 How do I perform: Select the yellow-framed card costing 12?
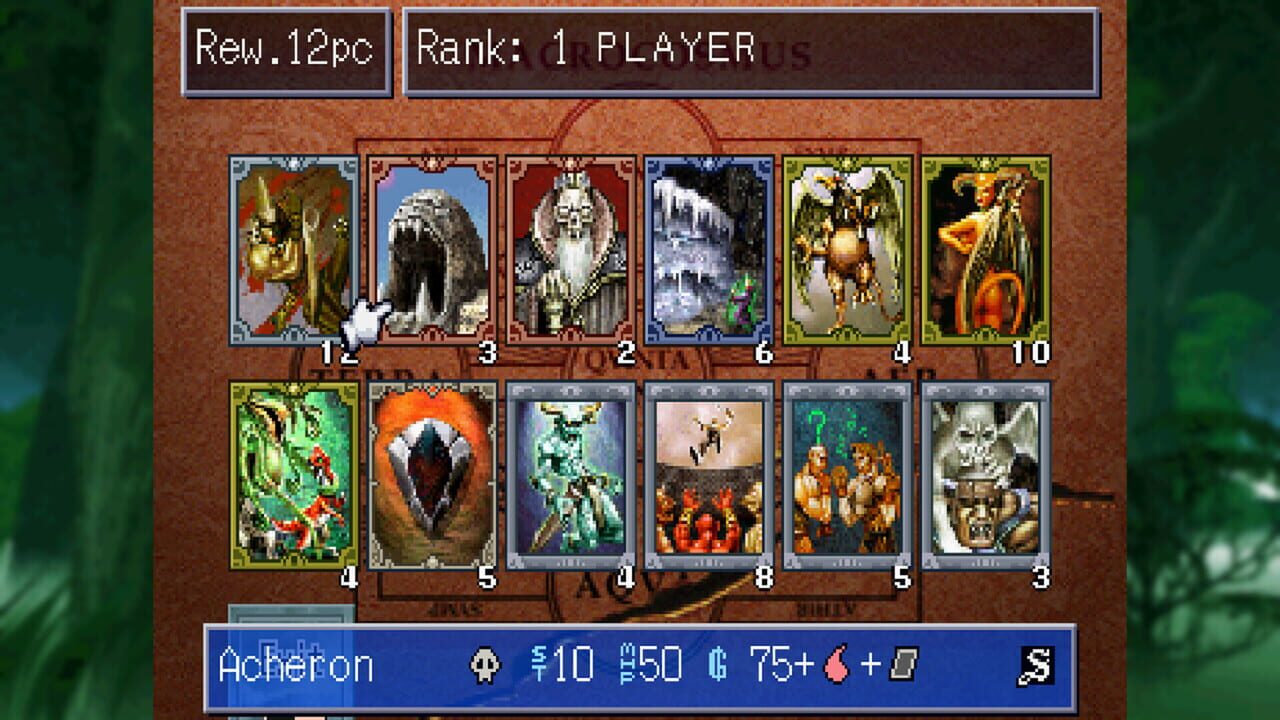click(290, 250)
